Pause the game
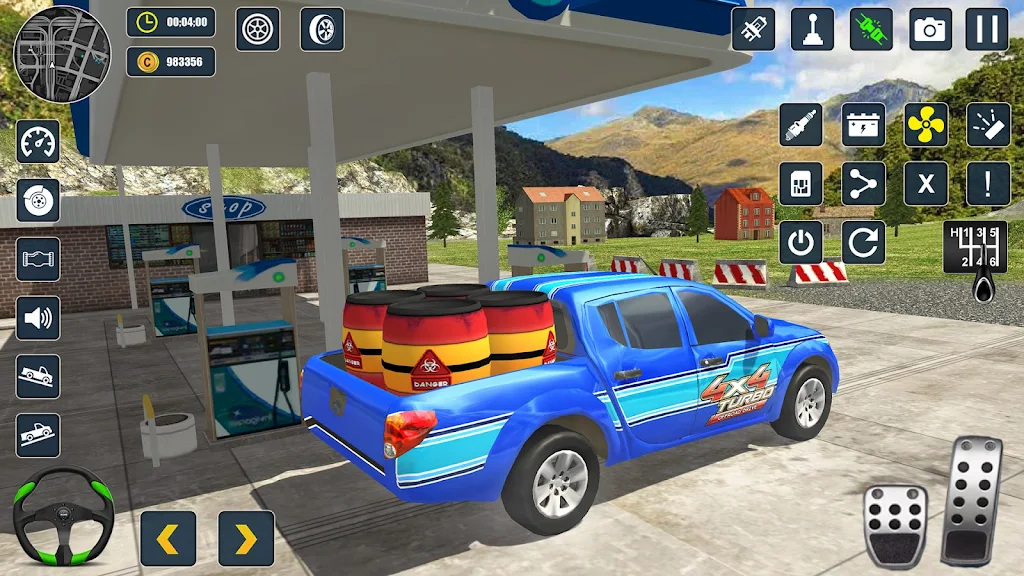This screenshot has width=1024, height=576. [986, 29]
